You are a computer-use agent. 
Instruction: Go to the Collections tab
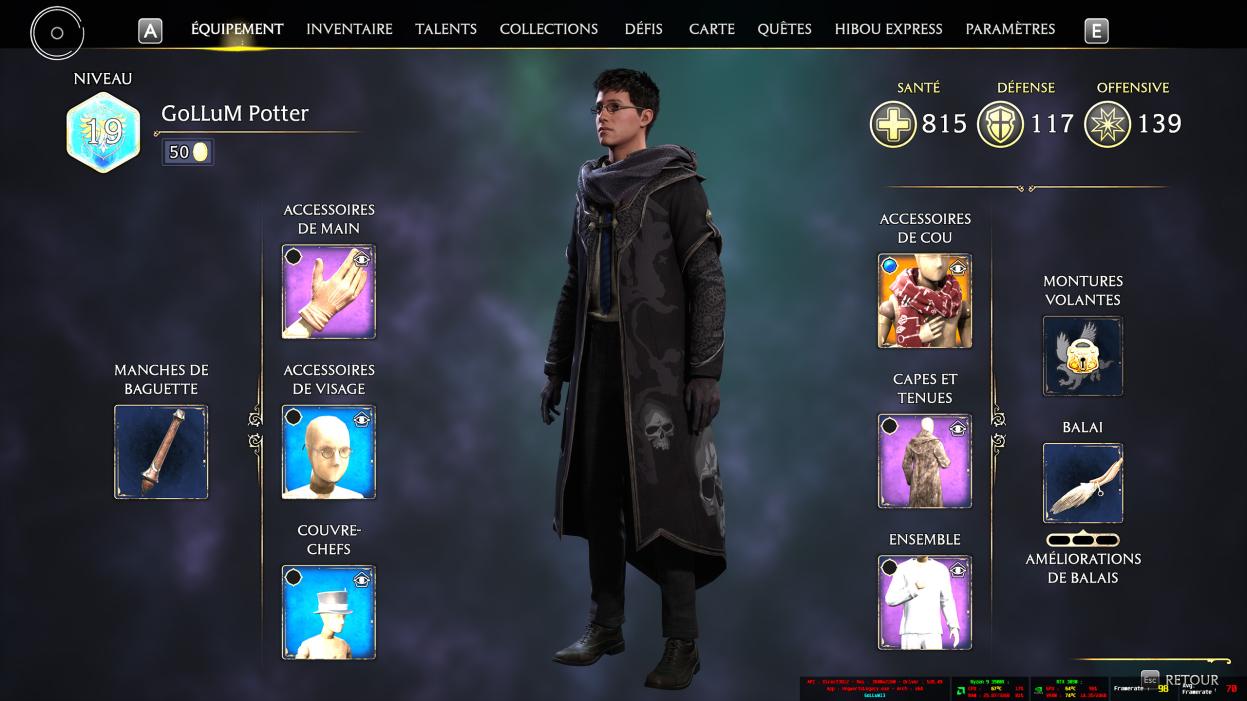549,29
